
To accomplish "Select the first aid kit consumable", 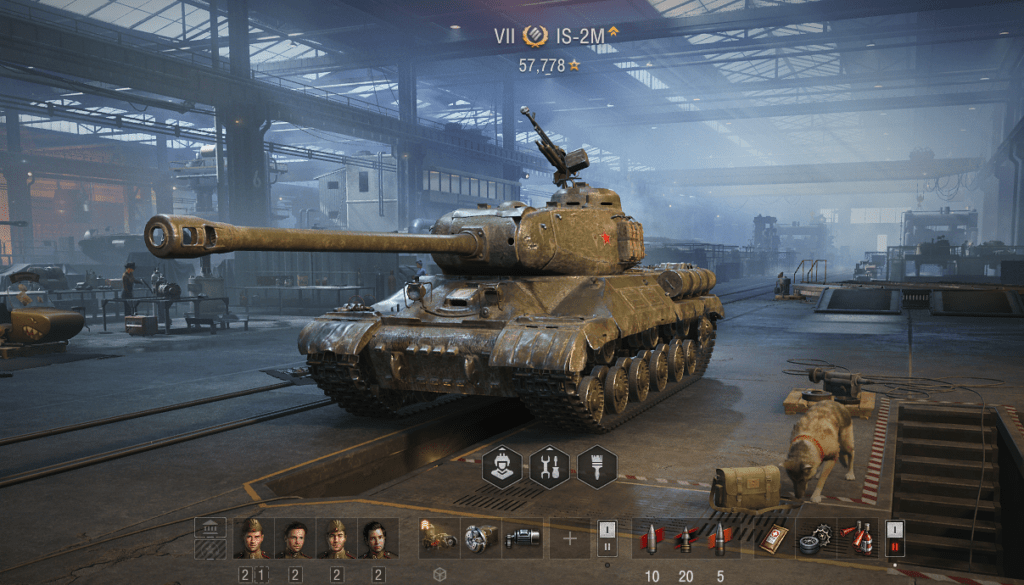I will tap(771, 538).
